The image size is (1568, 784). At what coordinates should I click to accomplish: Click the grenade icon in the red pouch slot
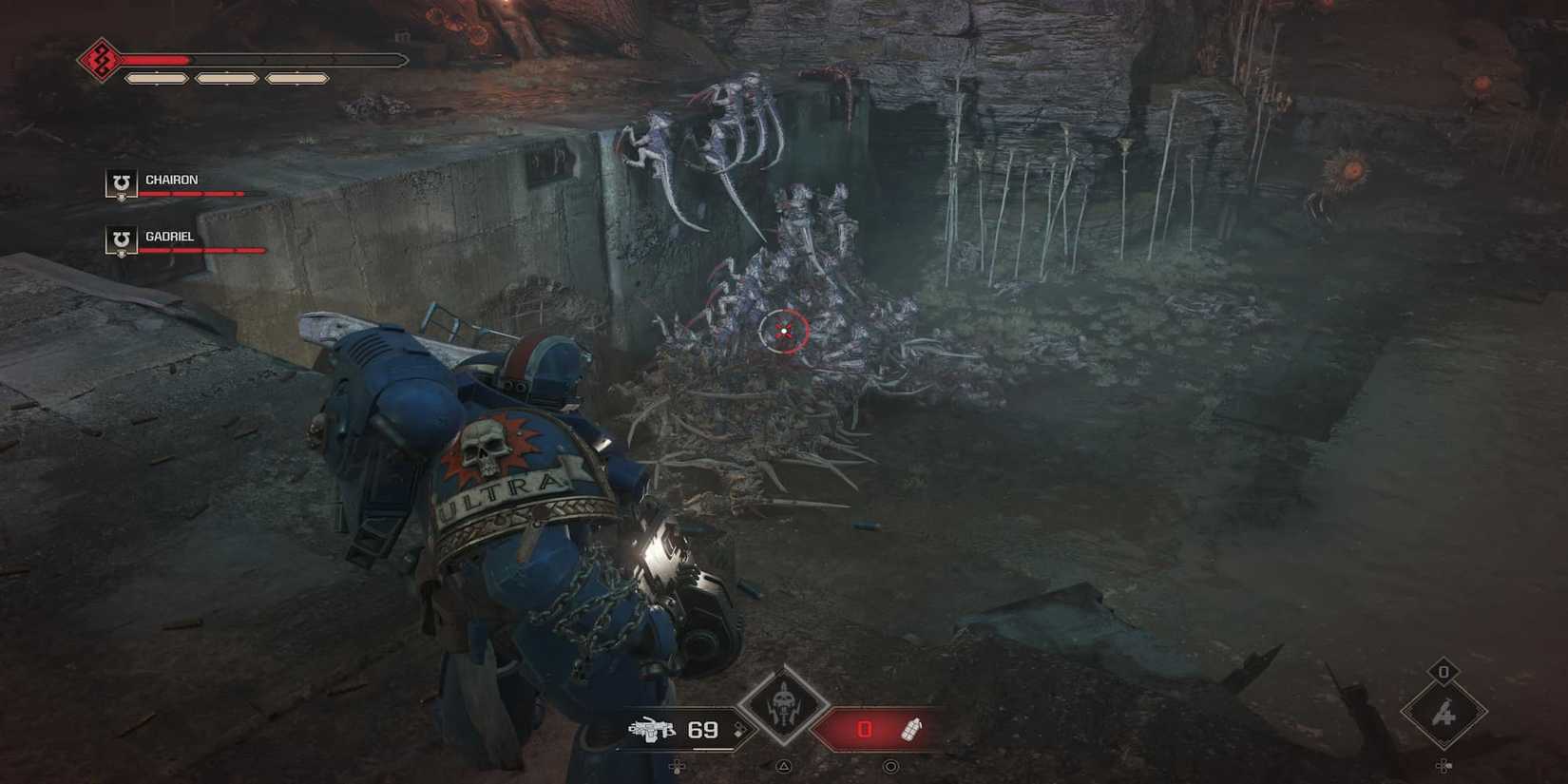click(x=911, y=730)
